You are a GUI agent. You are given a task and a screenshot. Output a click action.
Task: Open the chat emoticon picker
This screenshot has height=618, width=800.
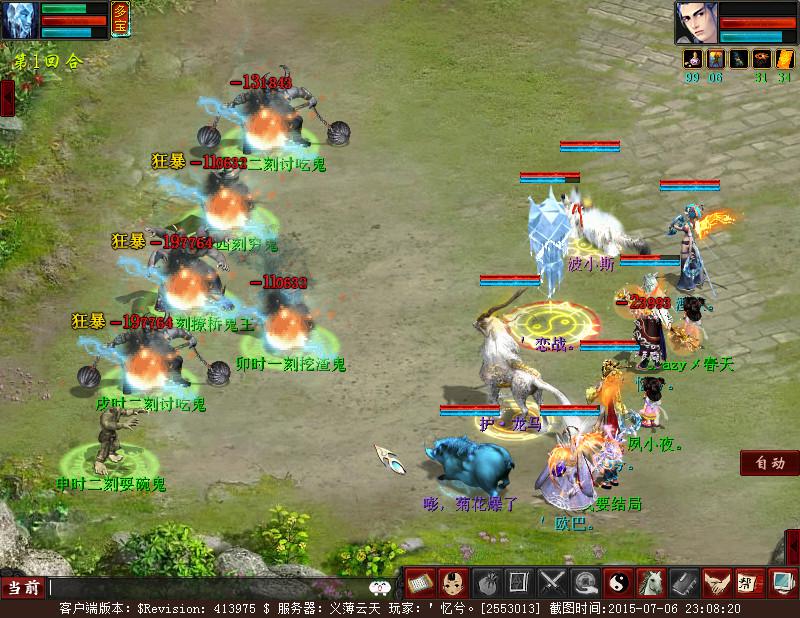click(x=378, y=588)
